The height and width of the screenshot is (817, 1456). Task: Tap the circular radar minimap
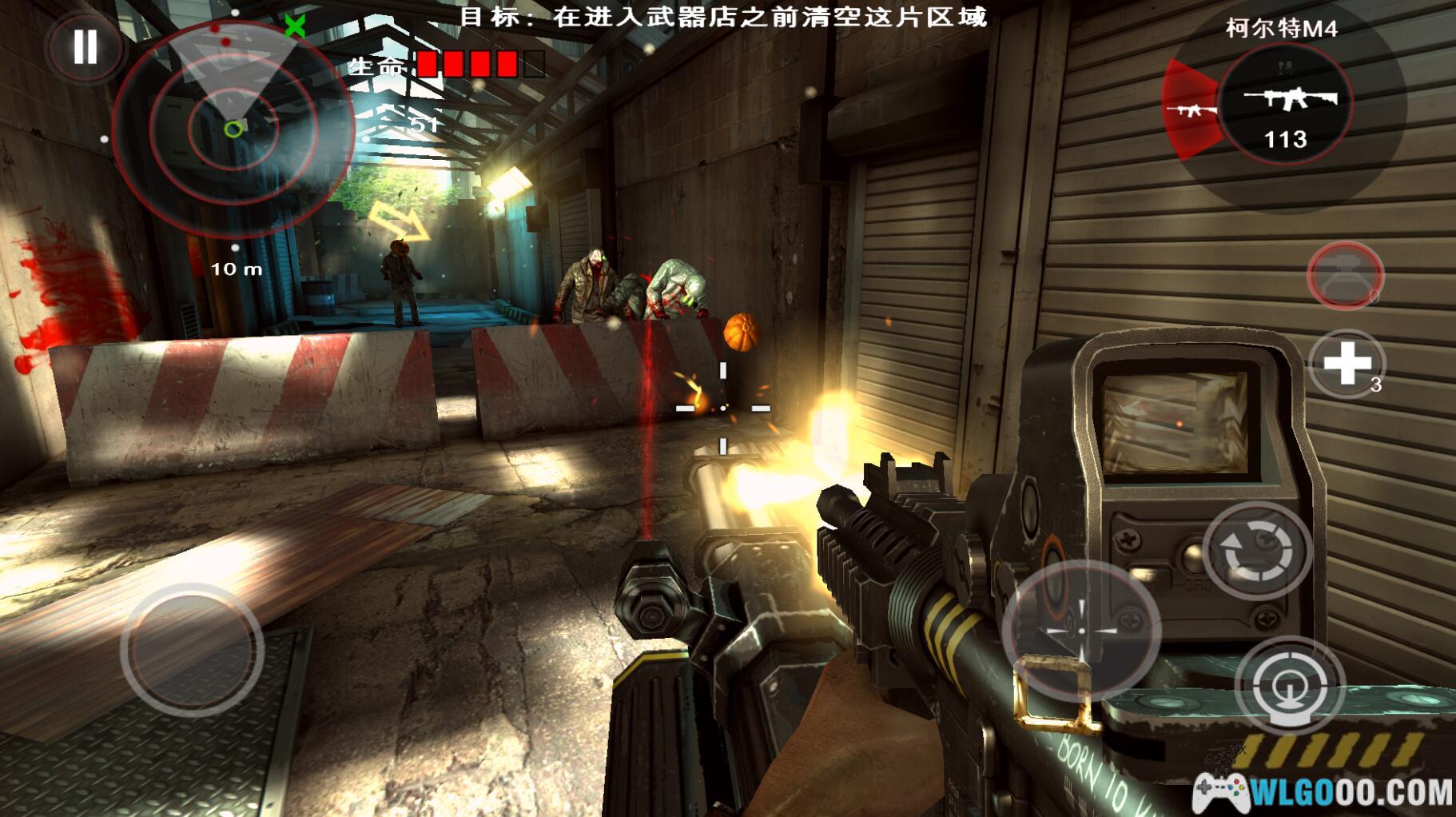[x=233, y=126]
